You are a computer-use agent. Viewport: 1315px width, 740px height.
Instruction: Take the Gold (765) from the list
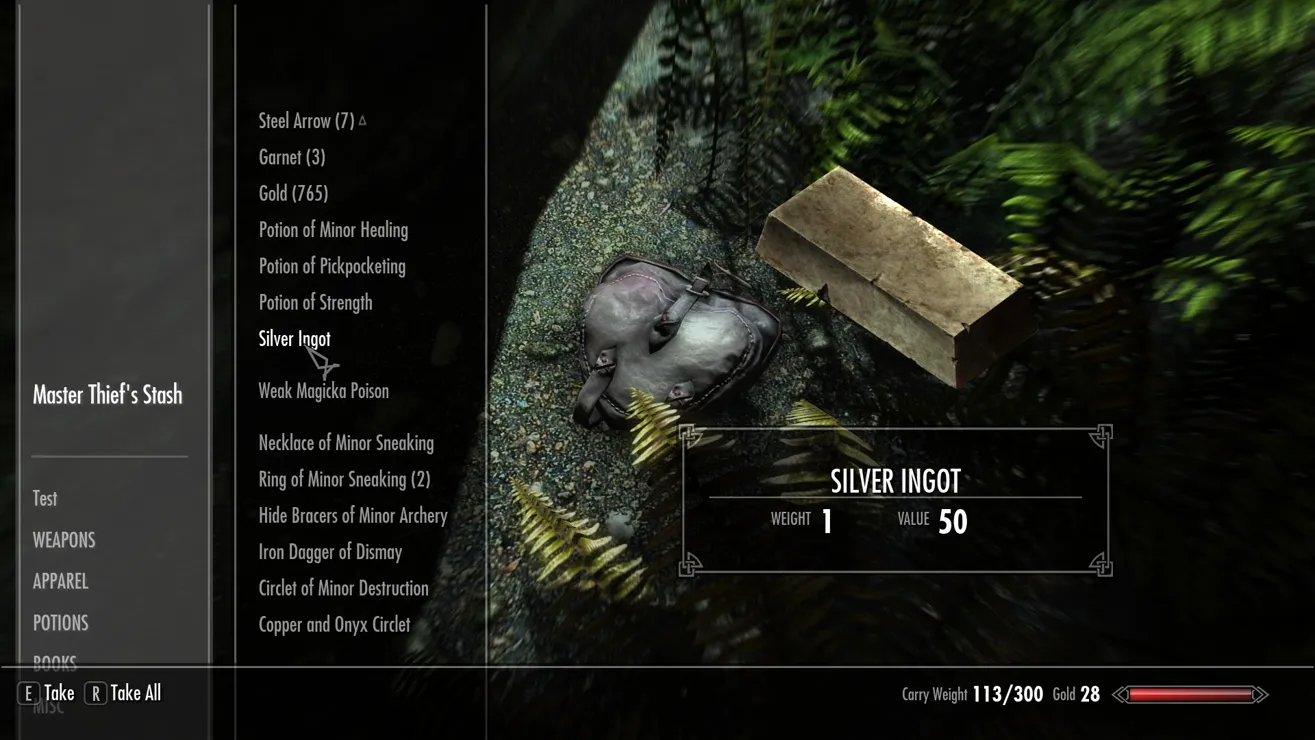293,194
